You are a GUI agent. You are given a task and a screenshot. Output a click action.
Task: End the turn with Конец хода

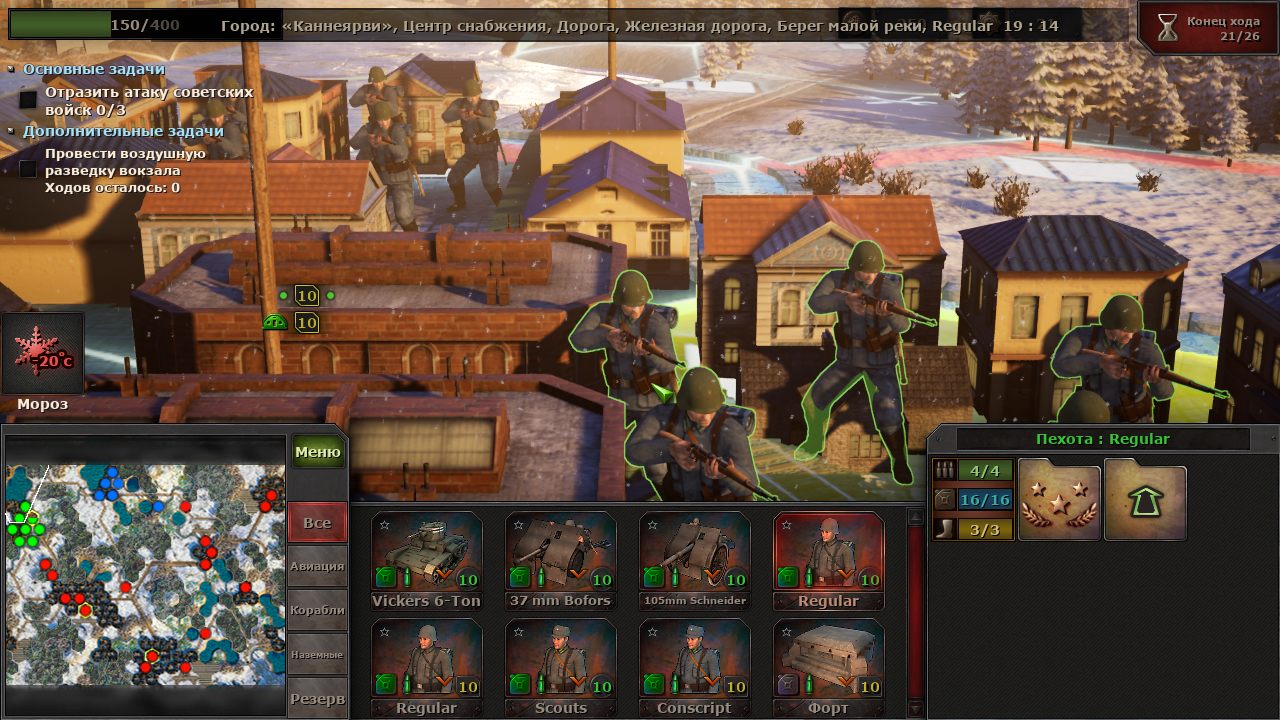pos(1208,28)
